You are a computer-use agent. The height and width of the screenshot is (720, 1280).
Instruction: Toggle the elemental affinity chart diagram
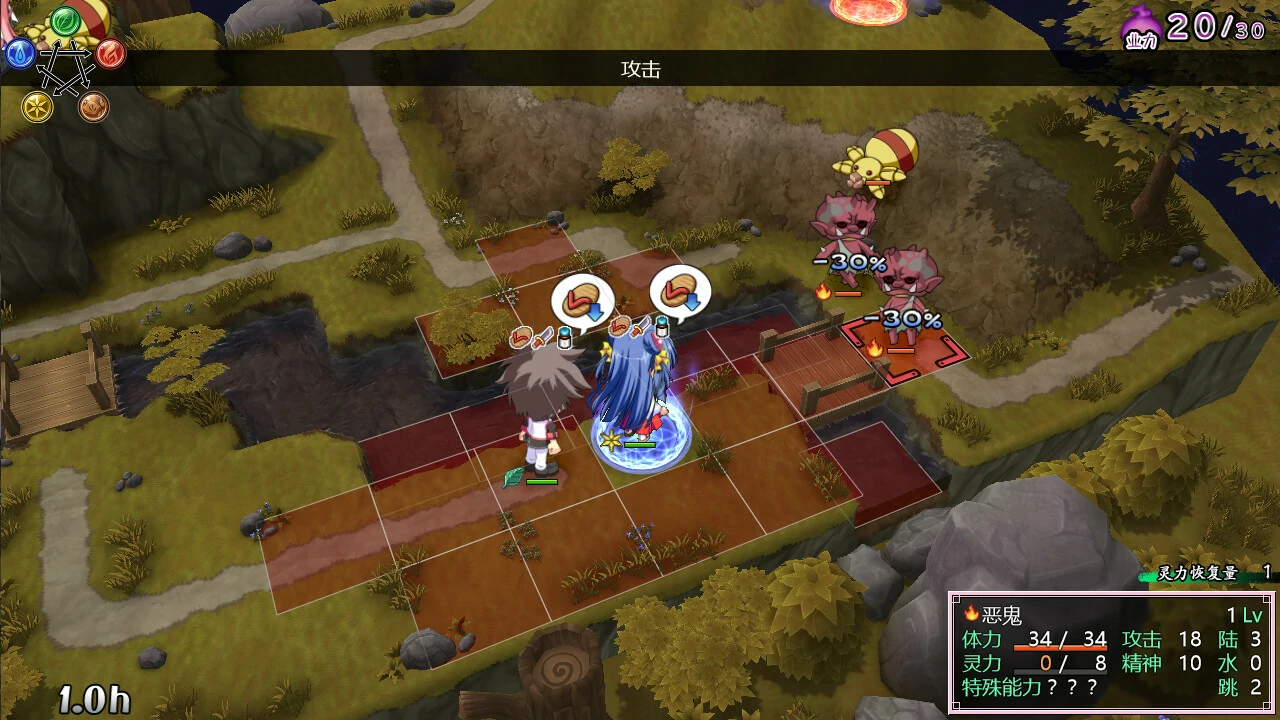point(62,65)
